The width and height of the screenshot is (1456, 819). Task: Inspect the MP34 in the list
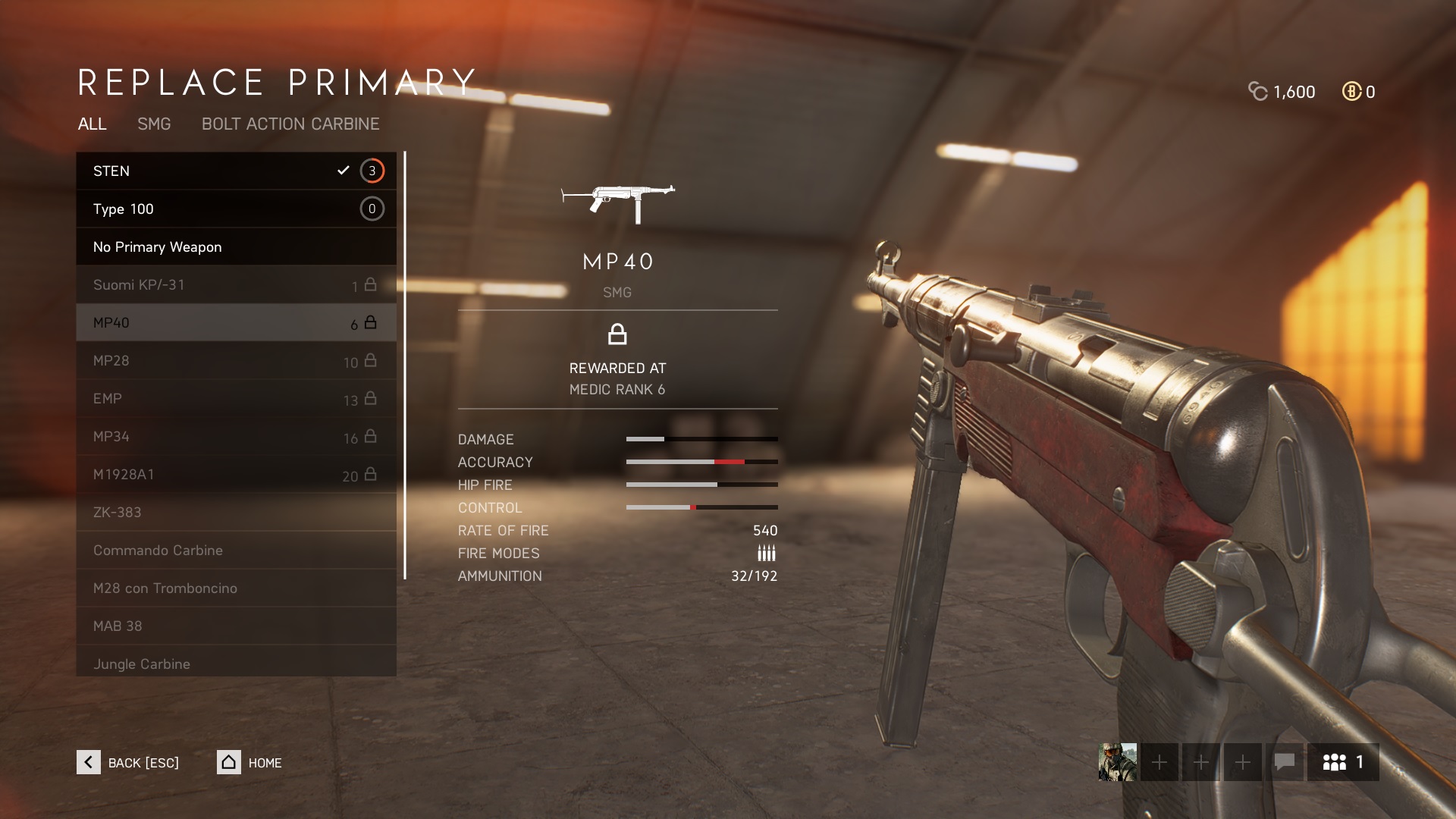point(236,436)
